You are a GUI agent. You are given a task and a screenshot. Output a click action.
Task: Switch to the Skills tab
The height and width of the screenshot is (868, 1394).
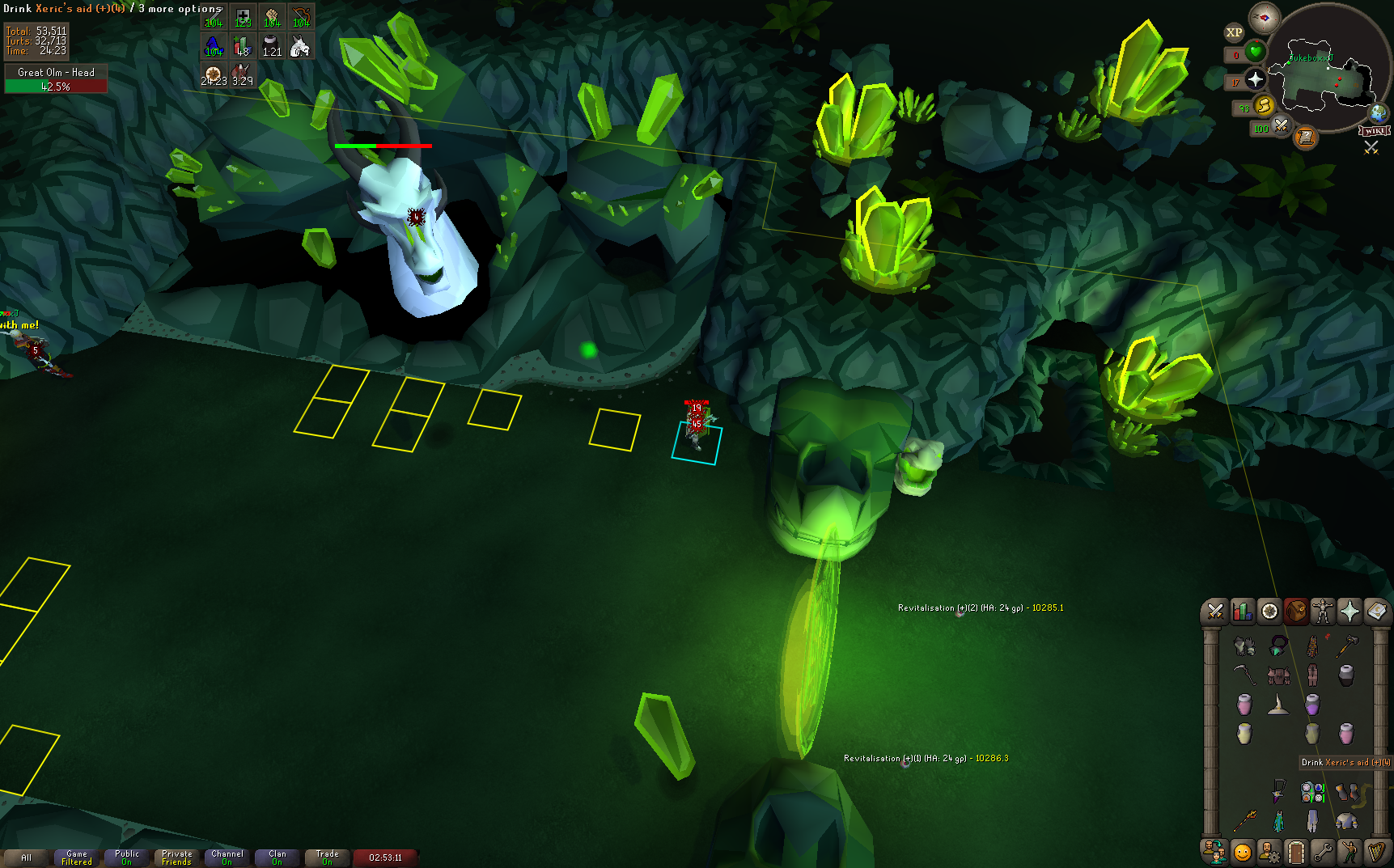point(1242,612)
